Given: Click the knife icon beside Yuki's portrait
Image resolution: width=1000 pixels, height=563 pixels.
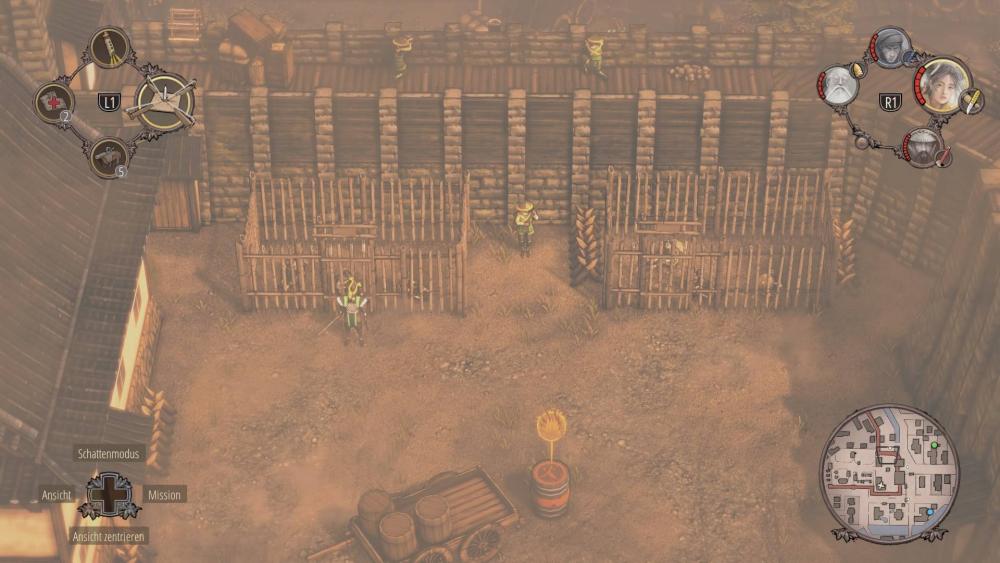Looking at the screenshot, I should (973, 100).
